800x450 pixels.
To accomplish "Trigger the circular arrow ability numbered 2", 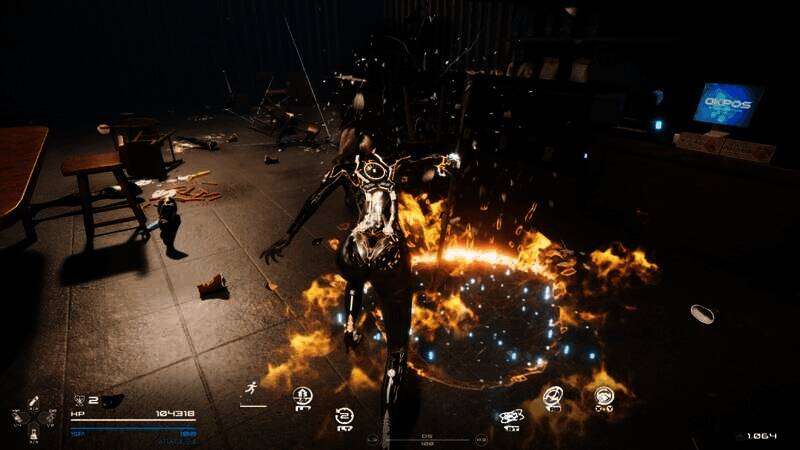I will pos(344,416).
